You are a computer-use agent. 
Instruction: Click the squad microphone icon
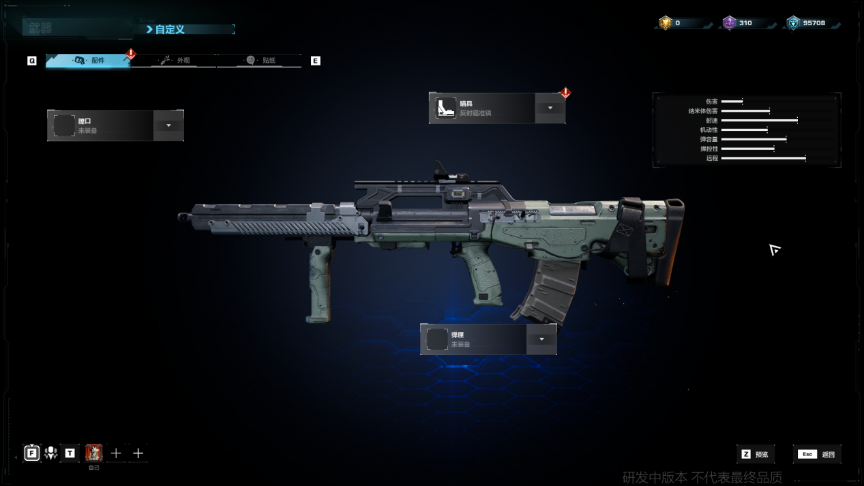coord(51,453)
